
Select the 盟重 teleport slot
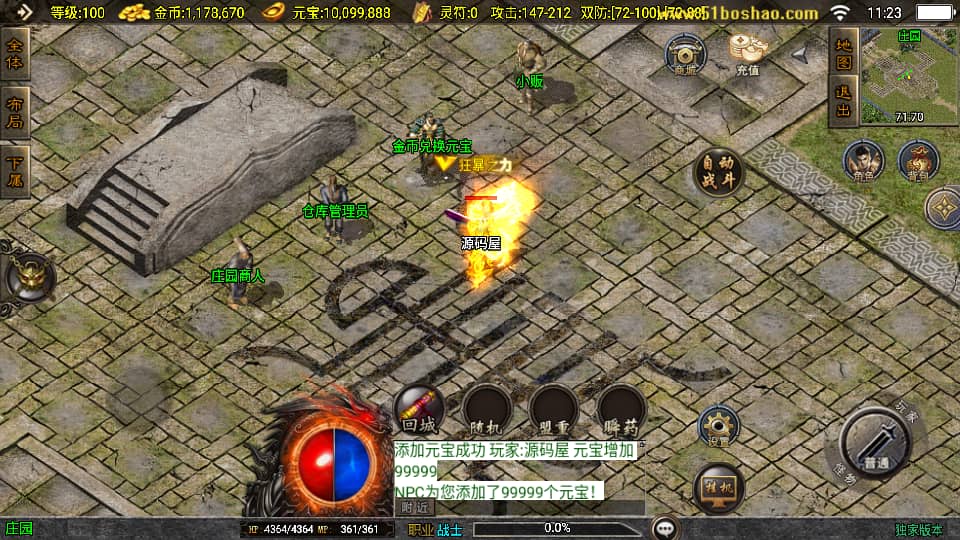click(554, 409)
